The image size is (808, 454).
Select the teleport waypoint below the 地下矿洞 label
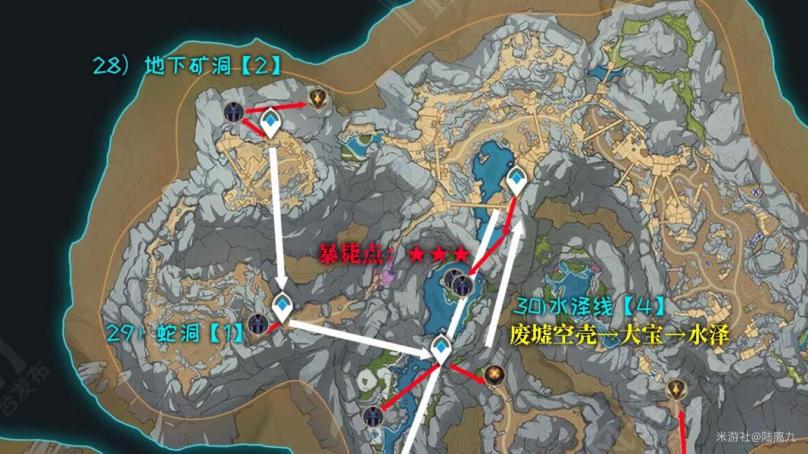[x=270, y=124]
